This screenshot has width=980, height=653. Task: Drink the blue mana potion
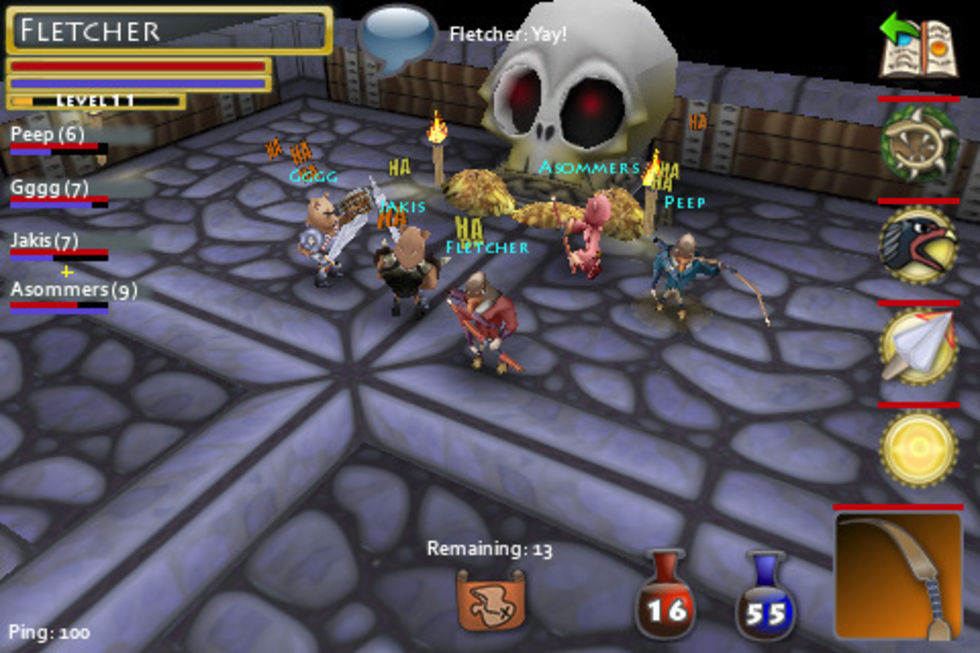766,598
